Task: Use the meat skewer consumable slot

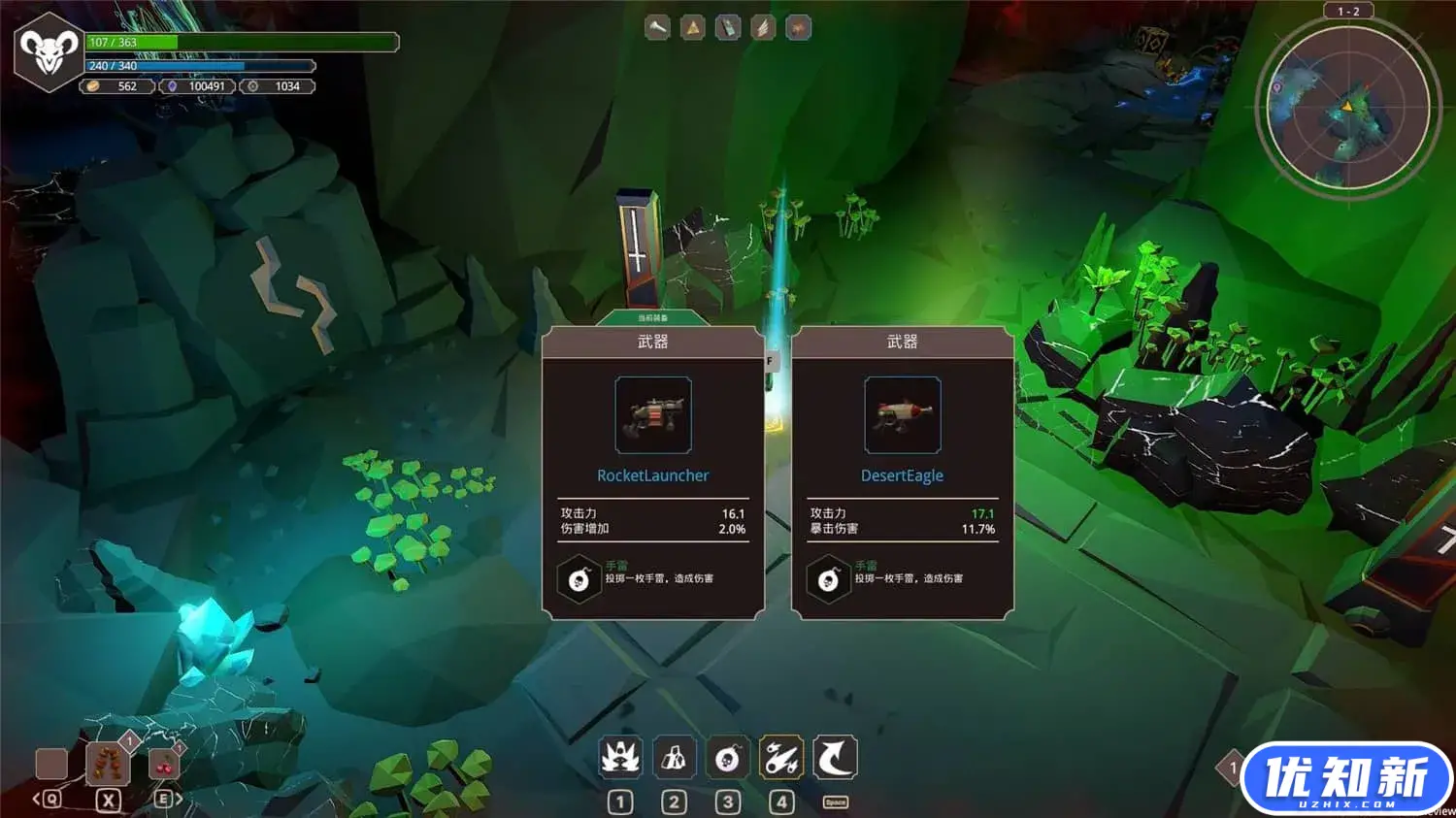Action: point(108,764)
